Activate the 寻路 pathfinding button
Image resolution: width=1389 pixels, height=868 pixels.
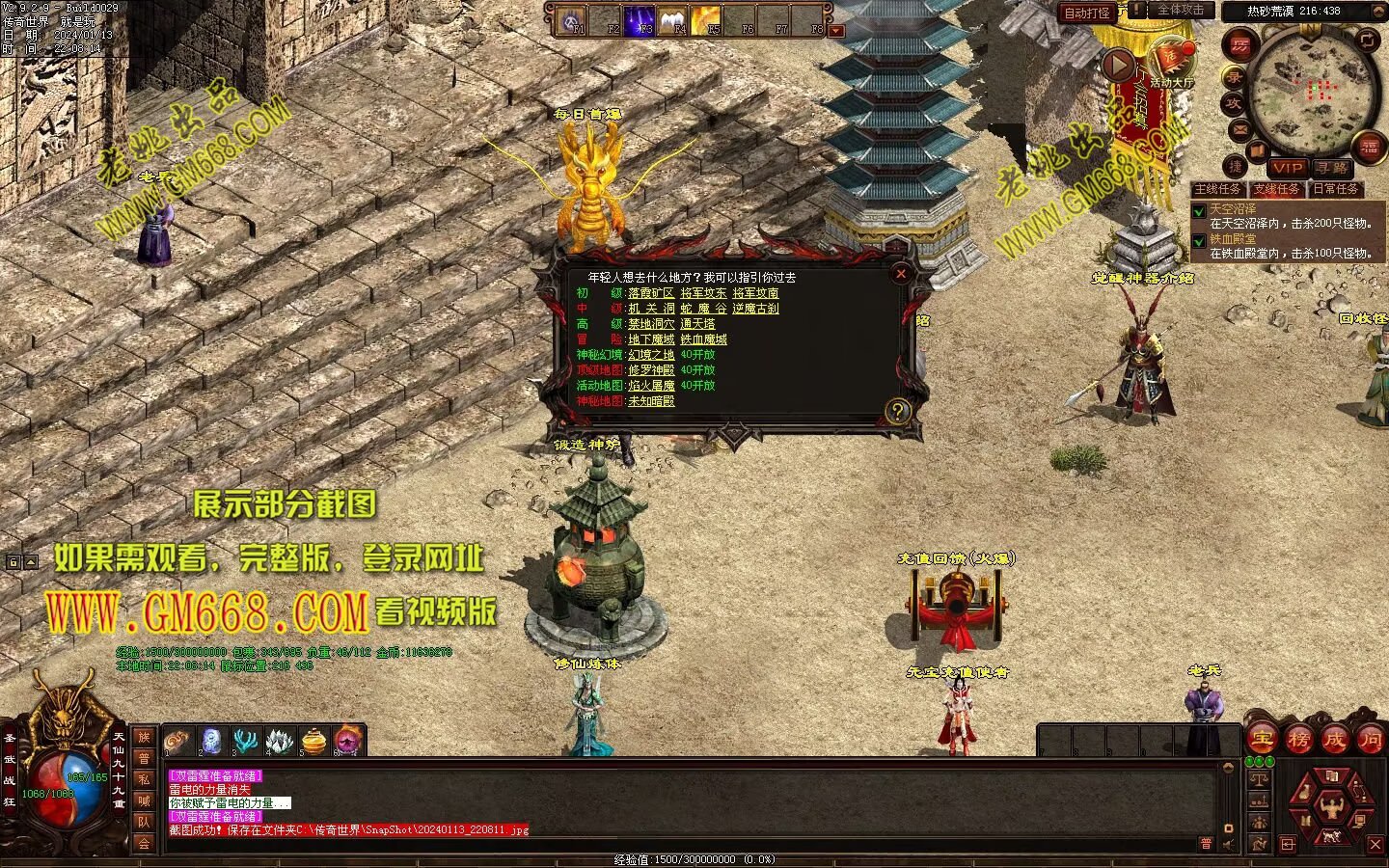click(1331, 168)
